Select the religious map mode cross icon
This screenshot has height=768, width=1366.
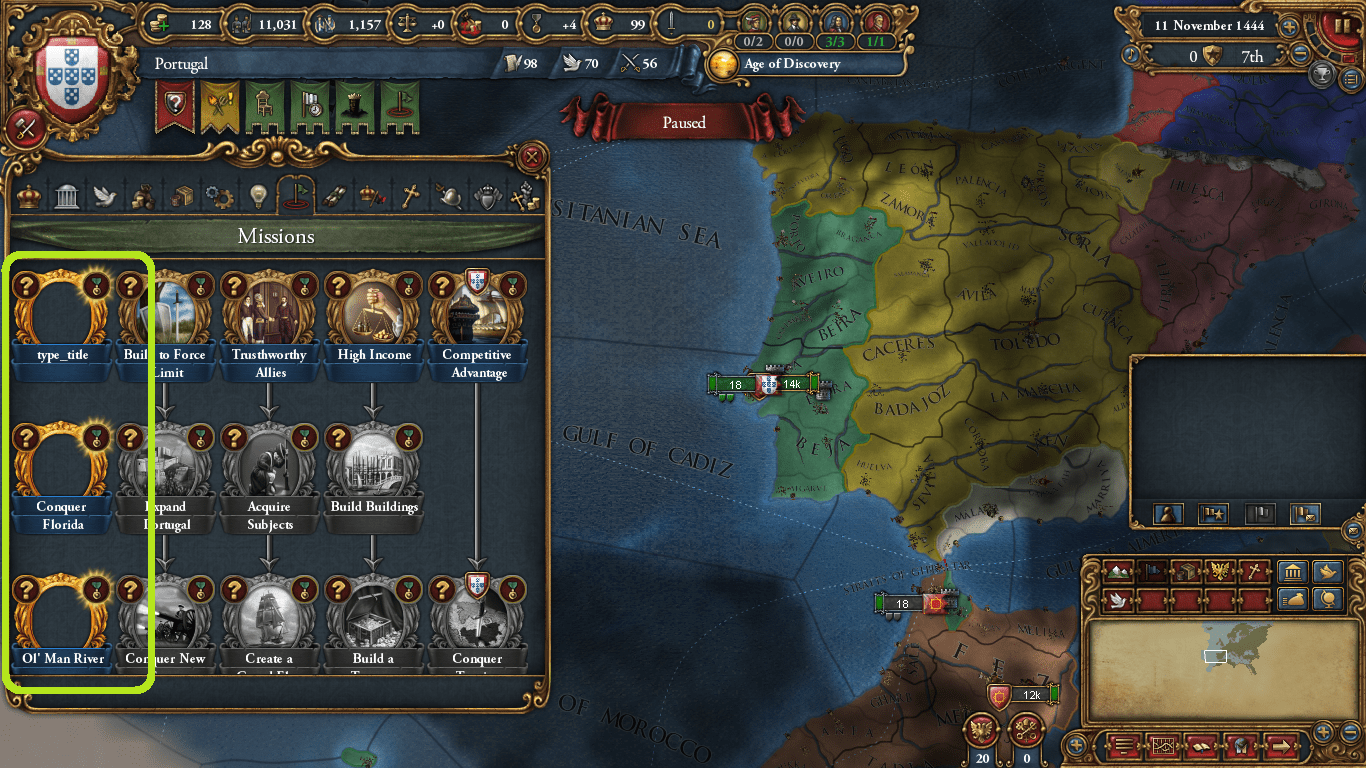tap(1255, 571)
